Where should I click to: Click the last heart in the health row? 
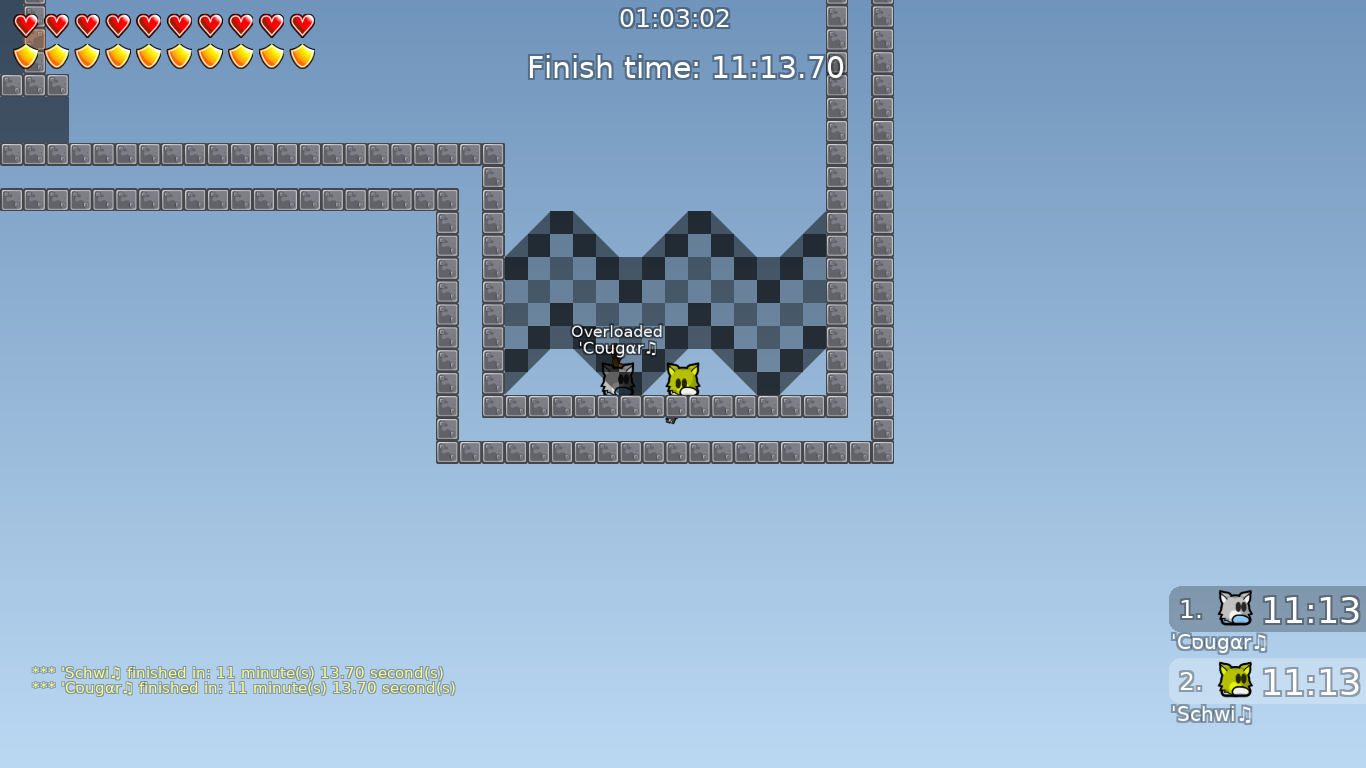pyautogui.click(x=303, y=26)
